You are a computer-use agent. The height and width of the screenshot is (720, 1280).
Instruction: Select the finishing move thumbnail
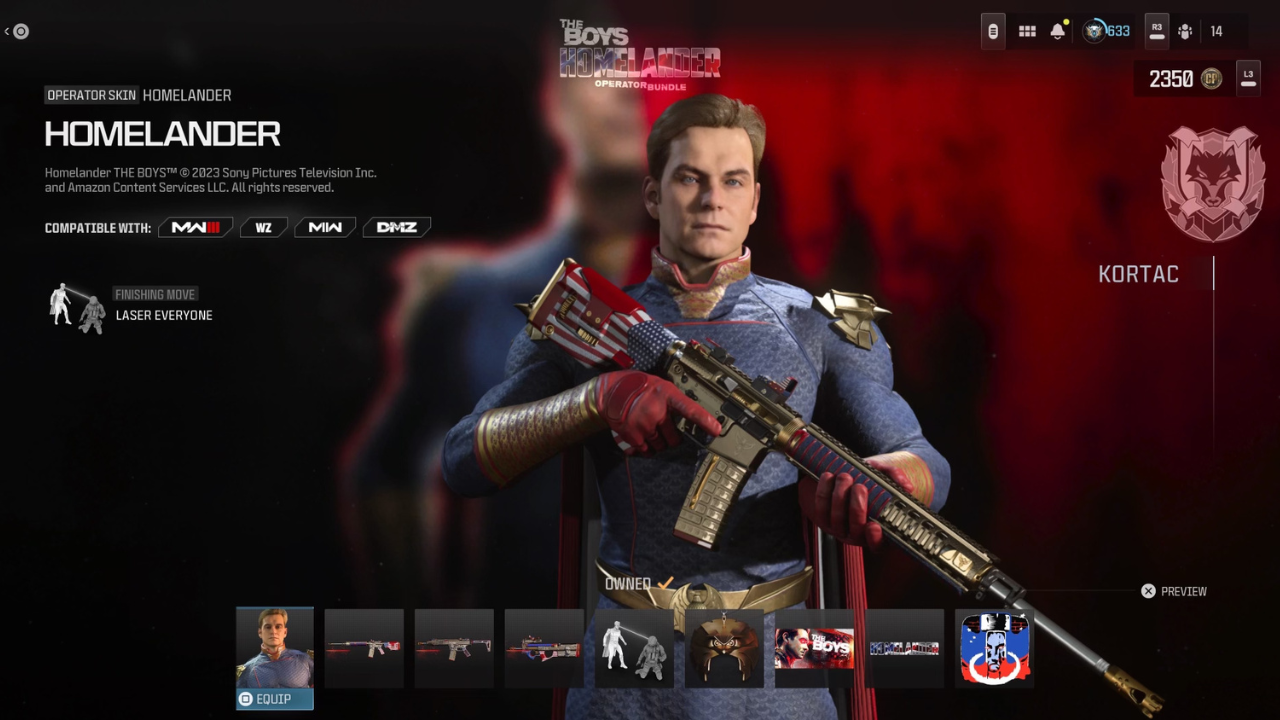tap(634, 649)
